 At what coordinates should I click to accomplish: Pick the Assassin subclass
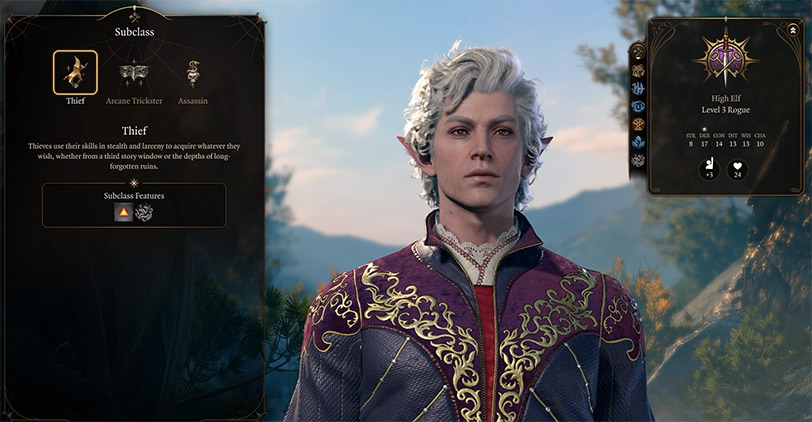193,74
